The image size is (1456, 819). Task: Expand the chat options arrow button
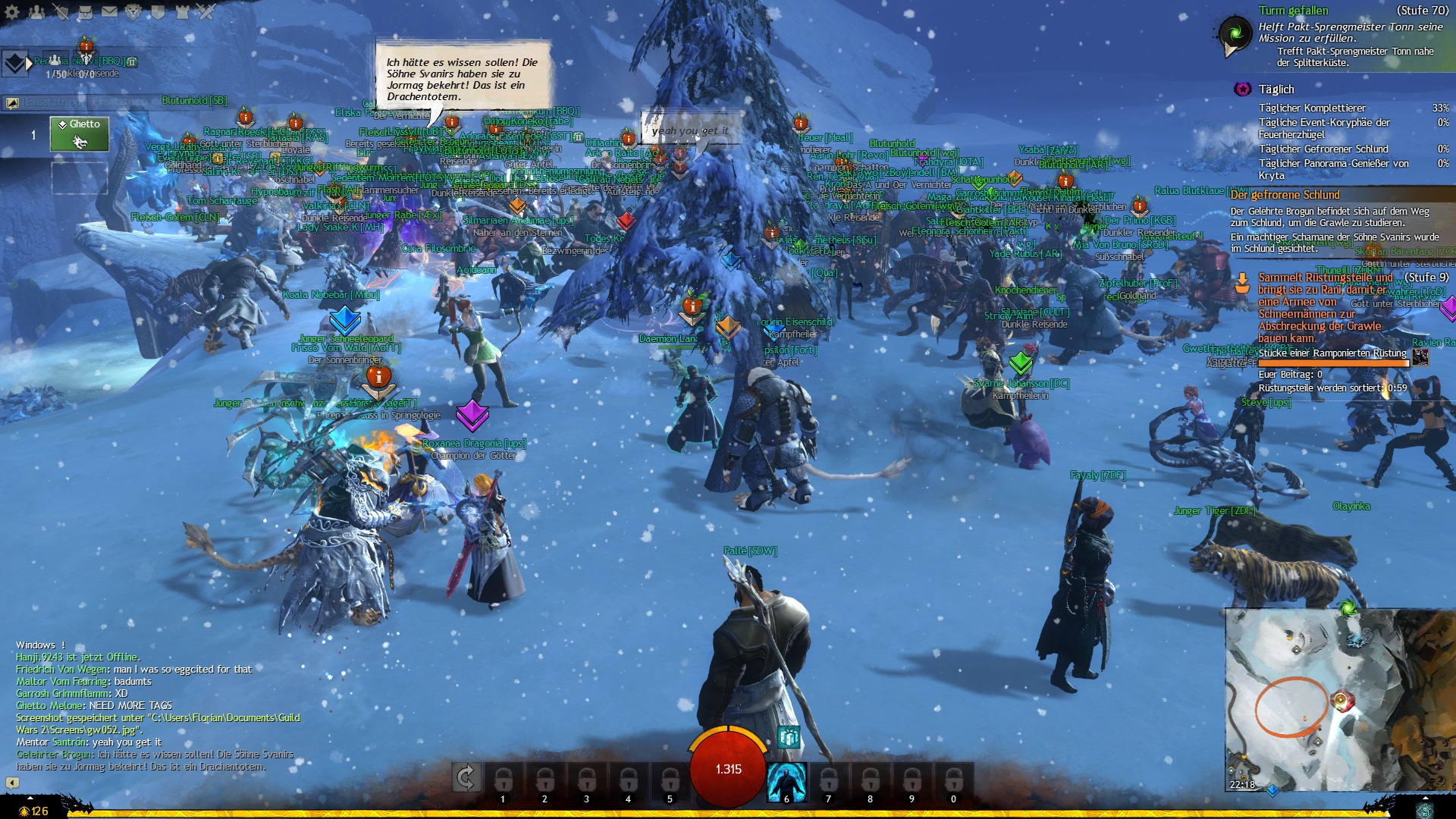click(x=12, y=782)
